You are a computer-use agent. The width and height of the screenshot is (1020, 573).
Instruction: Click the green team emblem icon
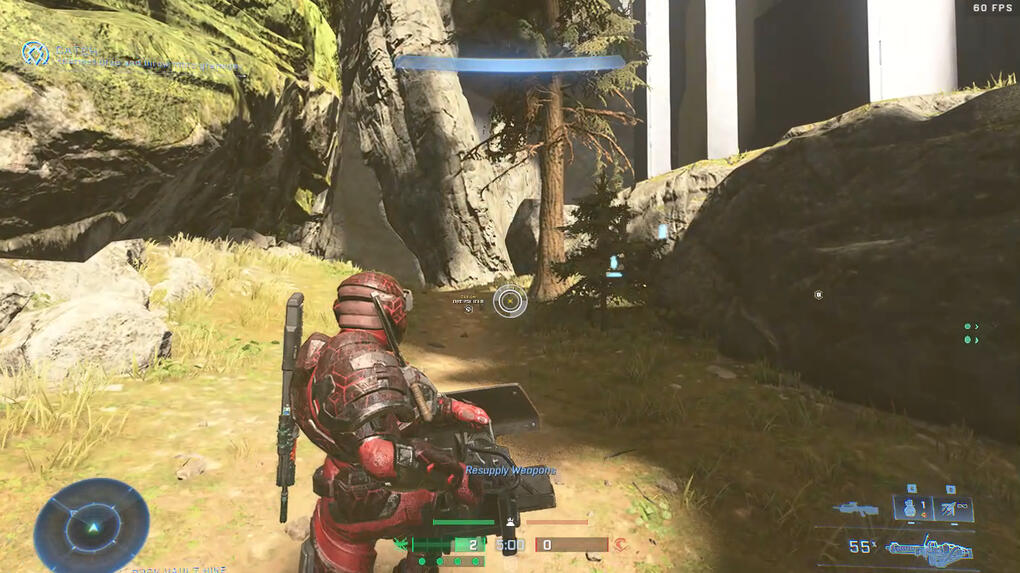pos(402,545)
